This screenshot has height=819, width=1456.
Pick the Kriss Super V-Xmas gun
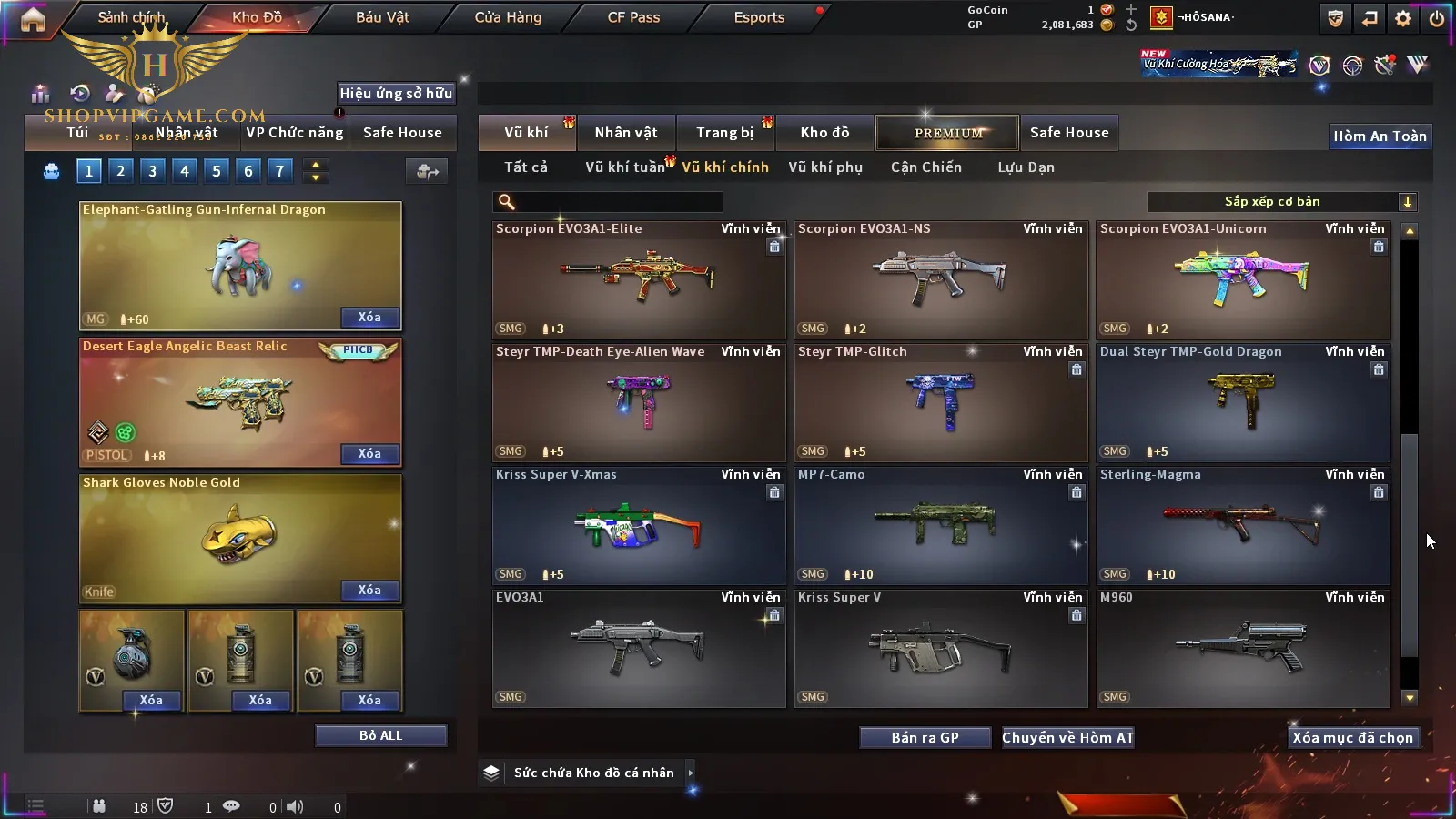tap(639, 526)
